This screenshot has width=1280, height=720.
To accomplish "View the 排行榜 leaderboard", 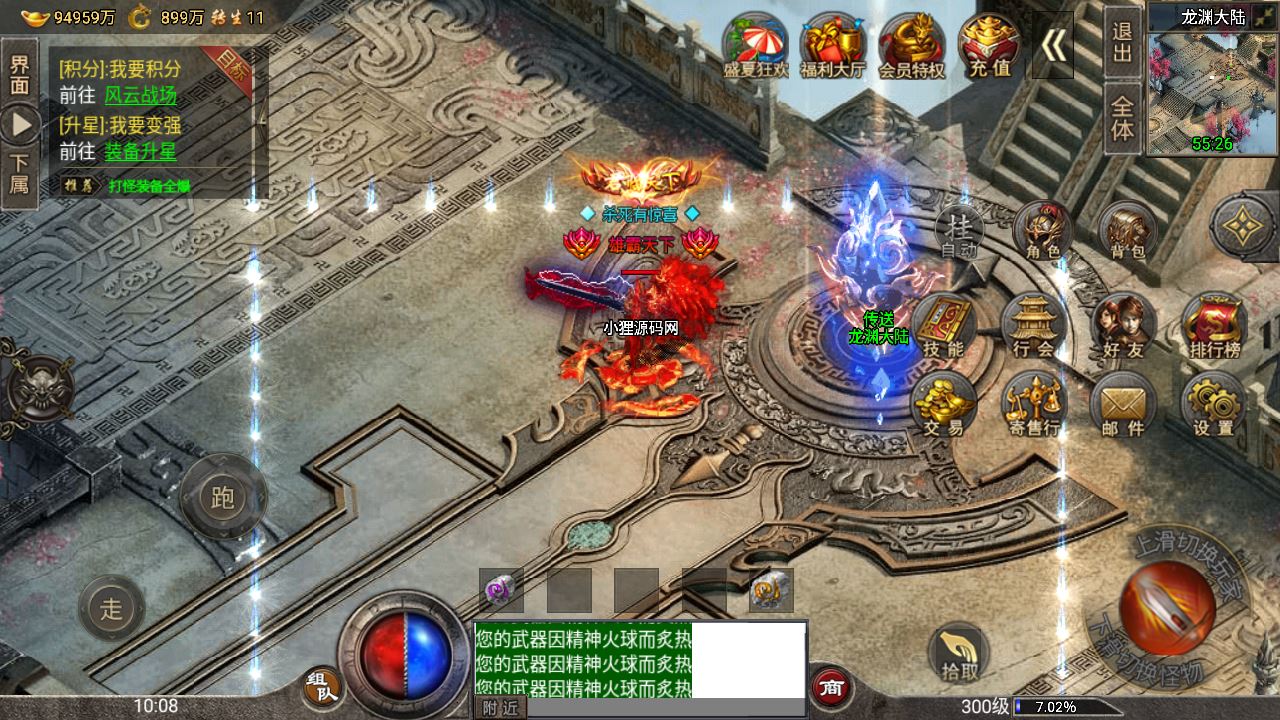I will point(1214,327).
